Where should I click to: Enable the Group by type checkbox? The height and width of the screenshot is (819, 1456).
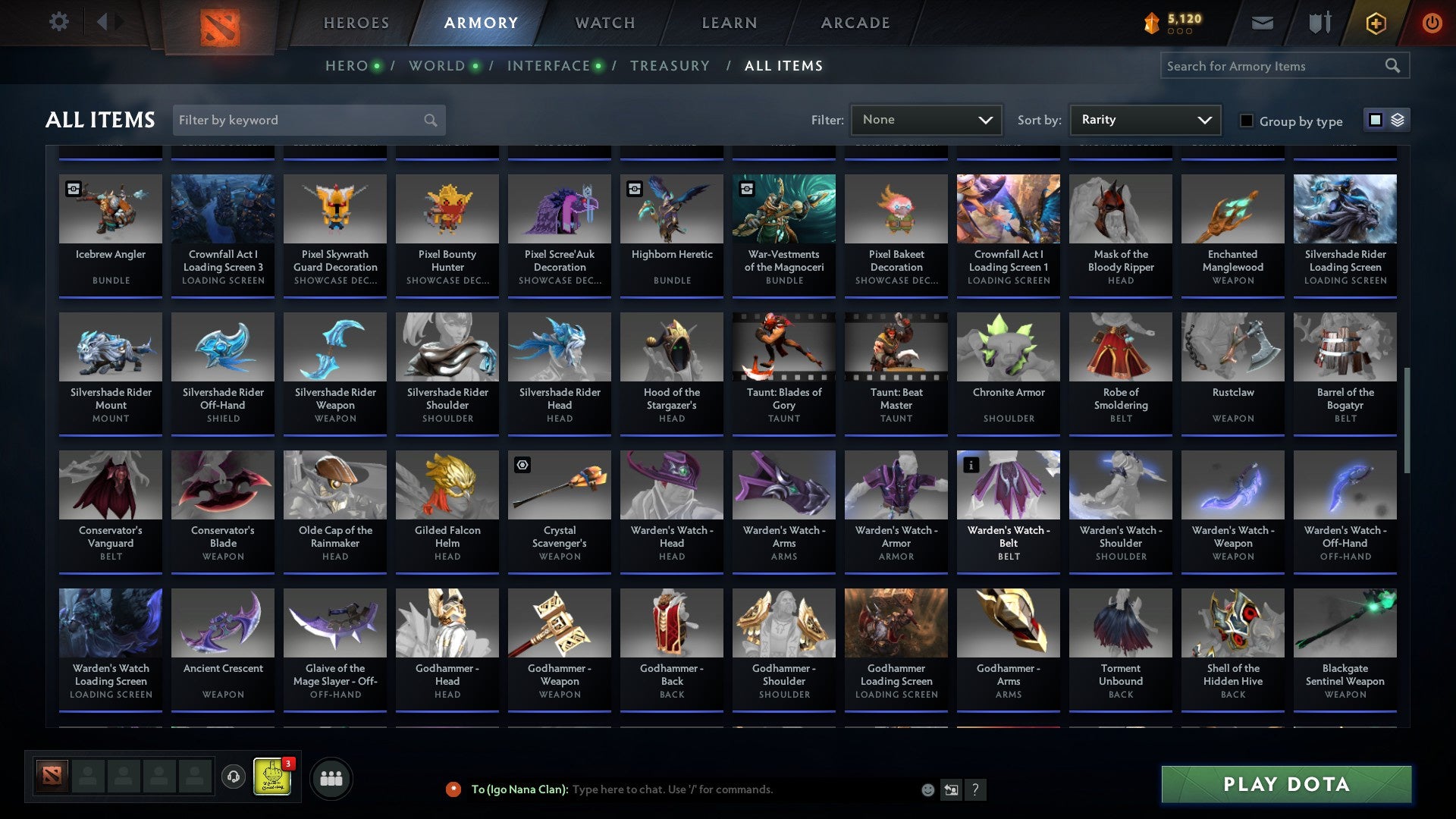click(x=1246, y=121)
